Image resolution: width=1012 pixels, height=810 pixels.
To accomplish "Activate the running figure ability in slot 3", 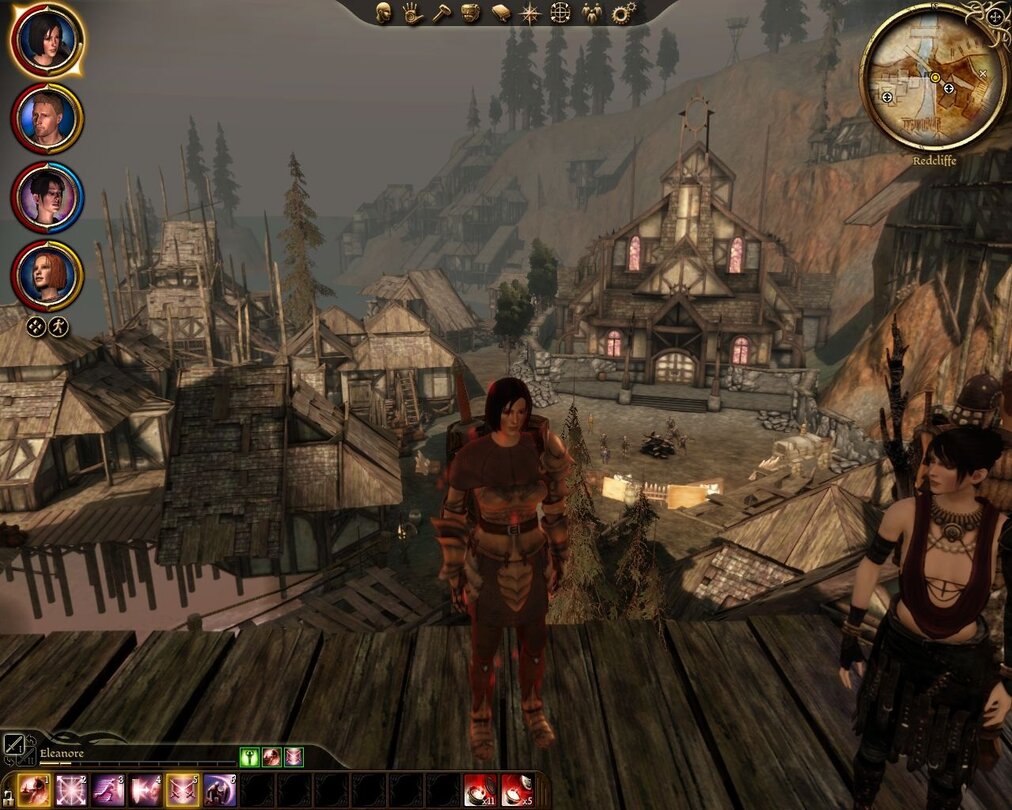I will point(108,790).
